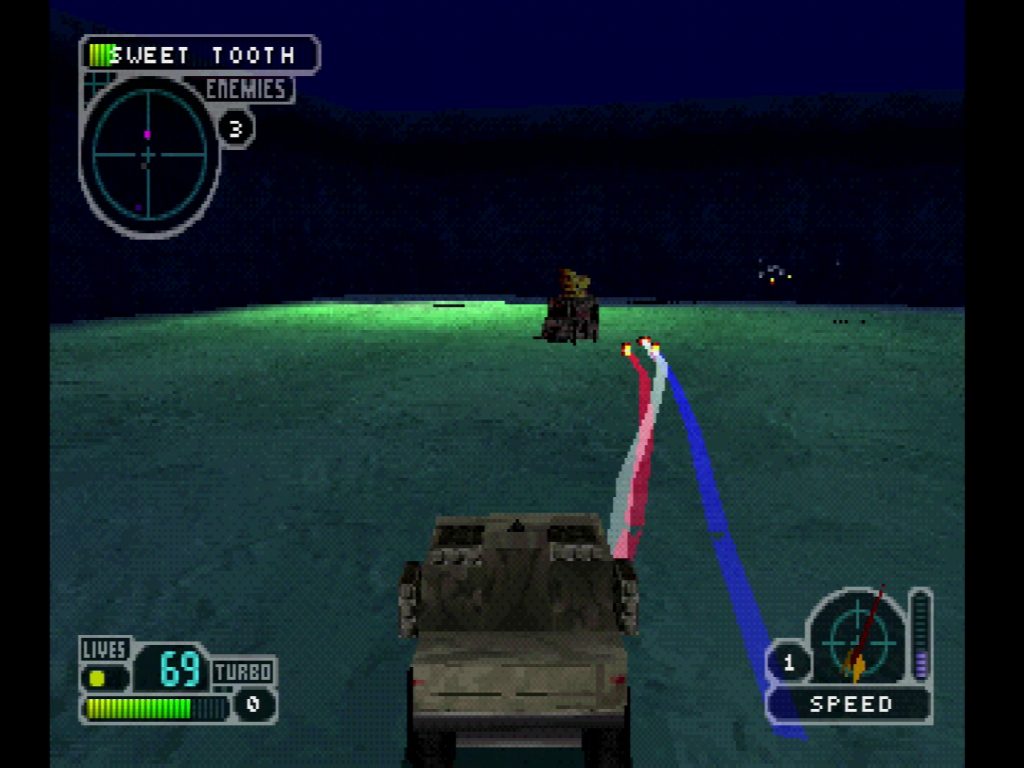Click the circular enemy radar
The width and height of the screenshot is (1024, 768).
149,155
